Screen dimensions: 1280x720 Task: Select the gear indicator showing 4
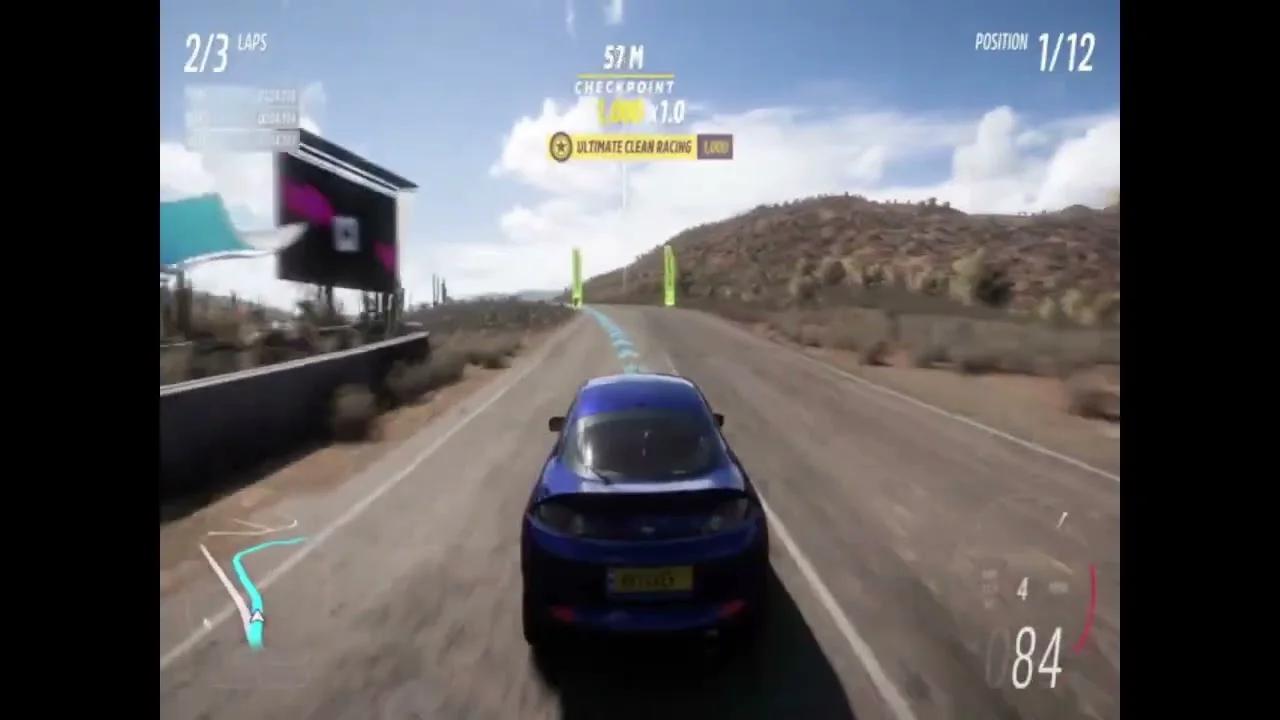[1023, 590]
